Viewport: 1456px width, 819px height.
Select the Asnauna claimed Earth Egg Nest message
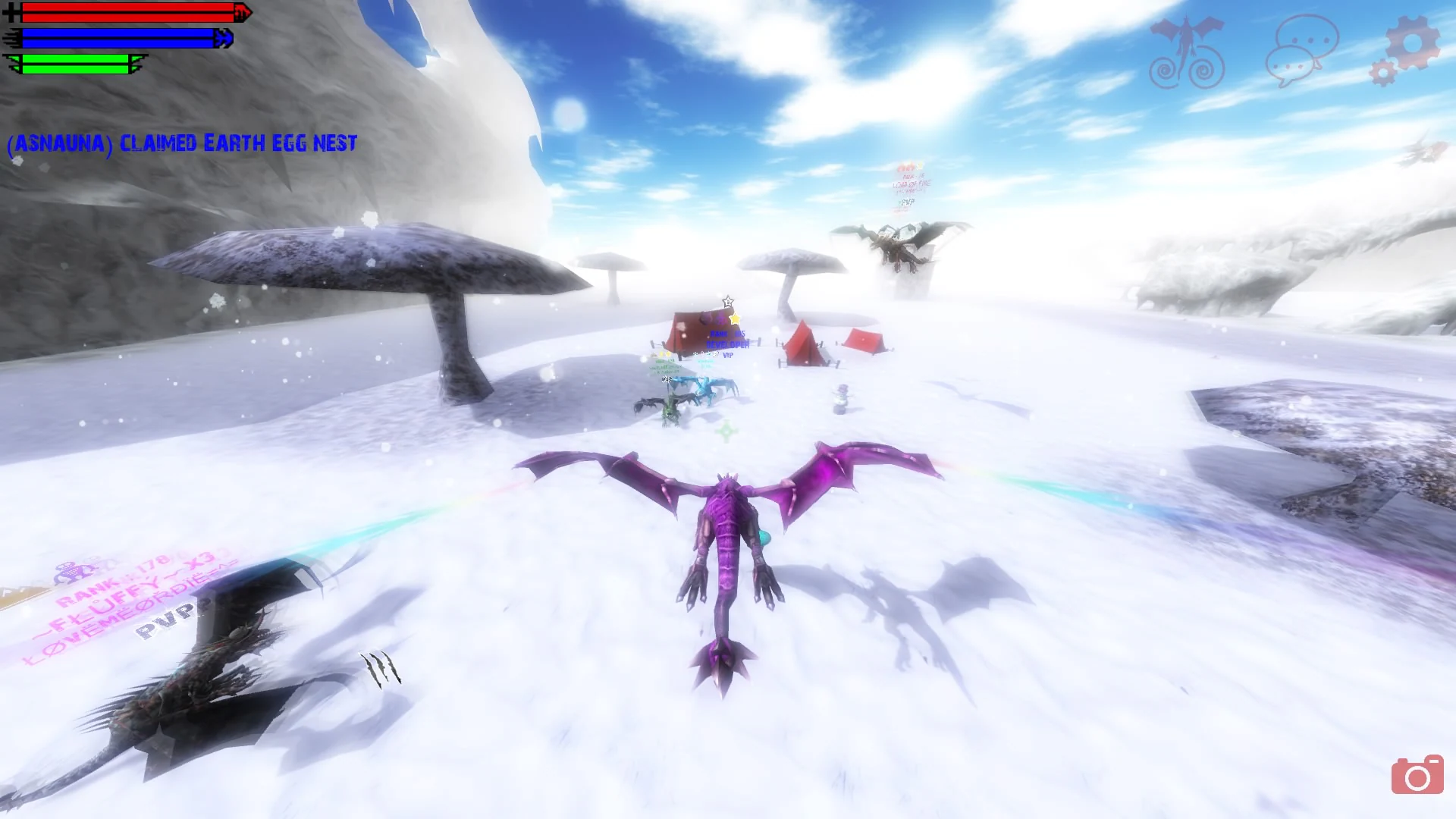point(182,143)
